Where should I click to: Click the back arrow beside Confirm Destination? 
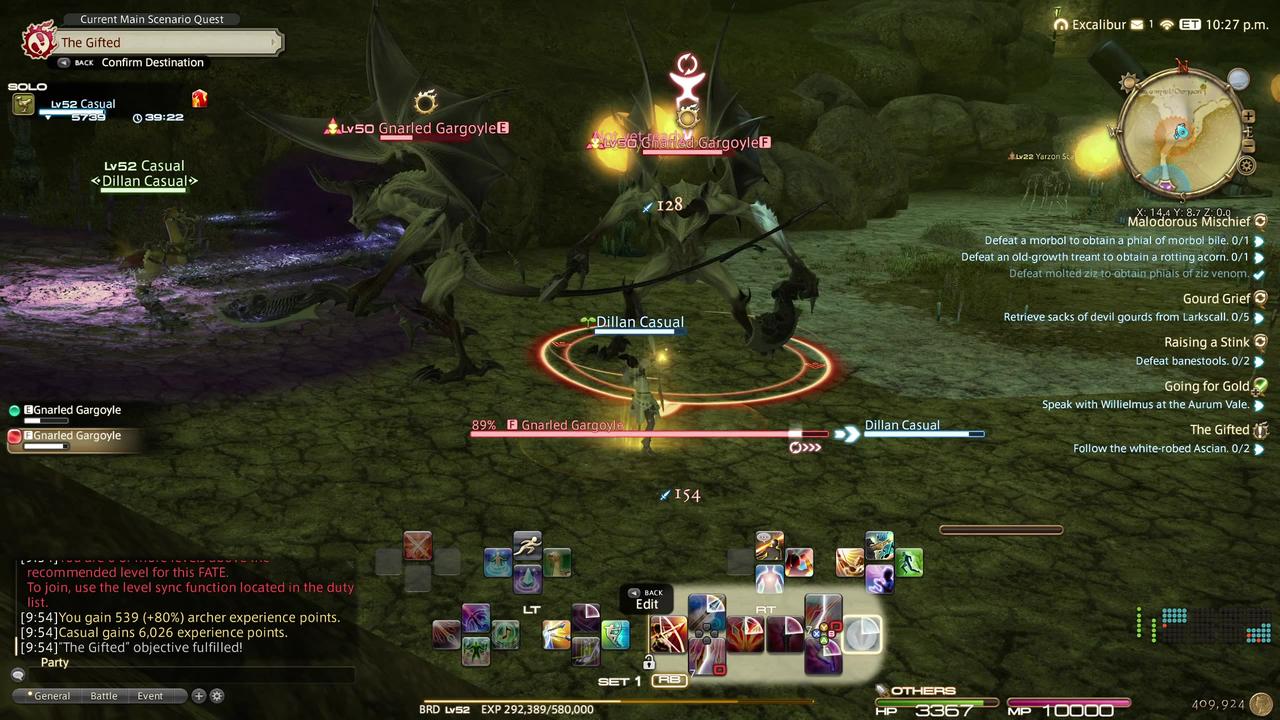64,62
